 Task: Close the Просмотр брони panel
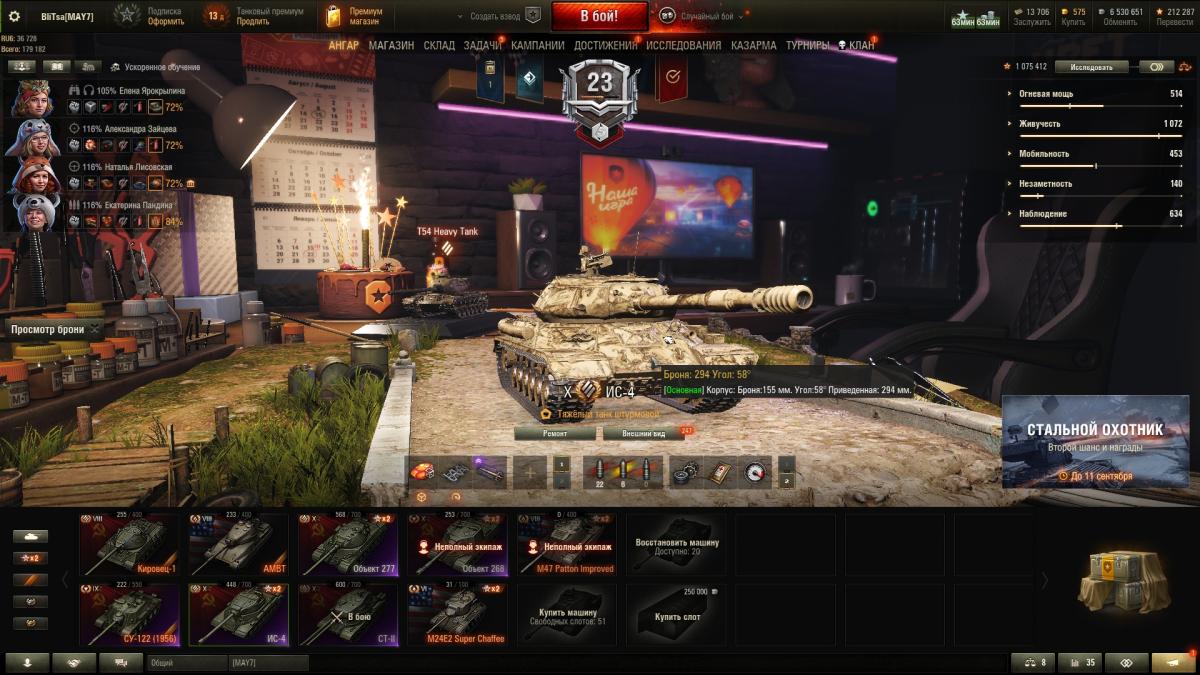tap(95, 329)
